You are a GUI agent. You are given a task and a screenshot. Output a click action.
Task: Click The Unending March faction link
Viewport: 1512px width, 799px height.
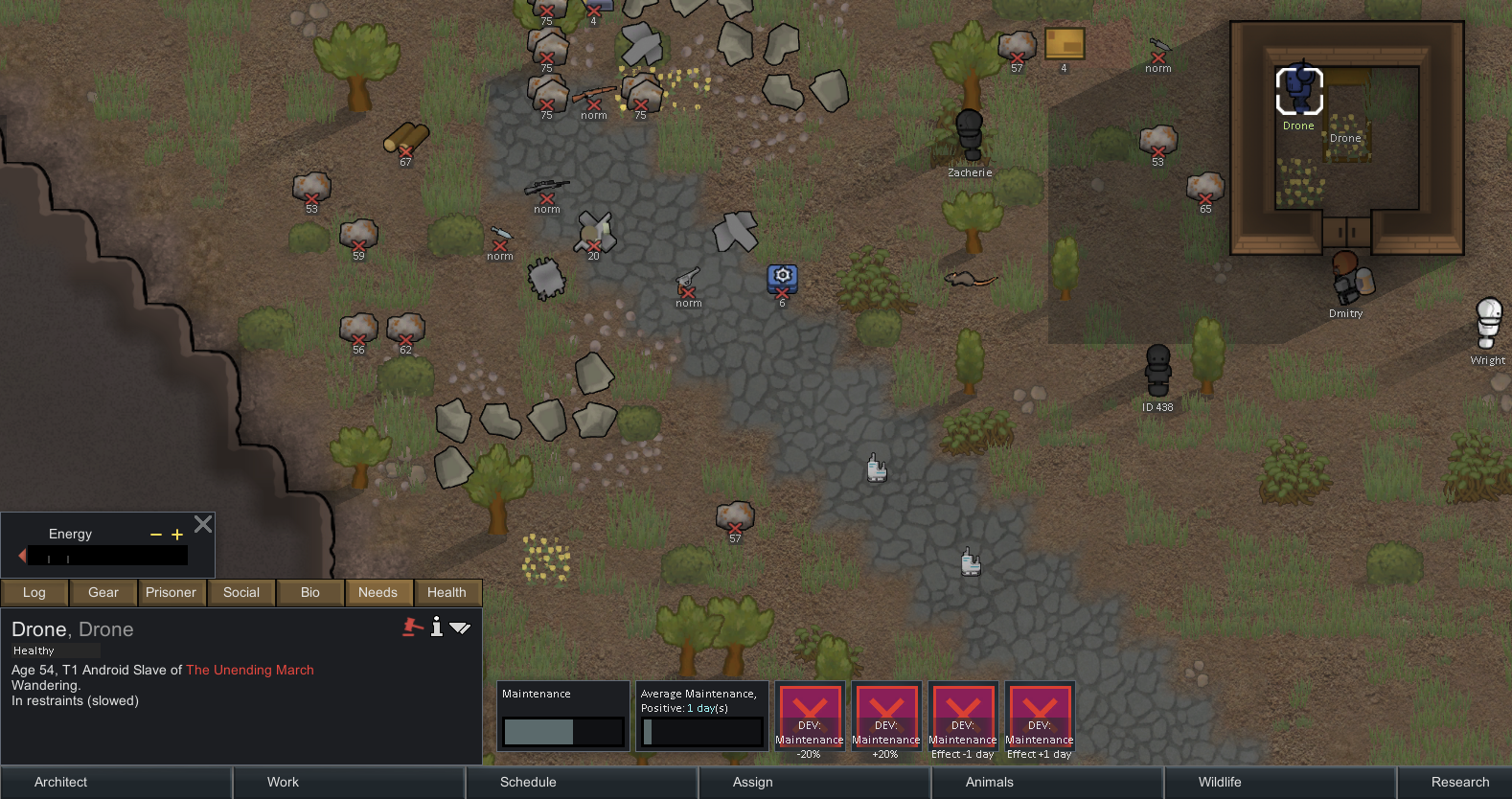pos(250,670)
